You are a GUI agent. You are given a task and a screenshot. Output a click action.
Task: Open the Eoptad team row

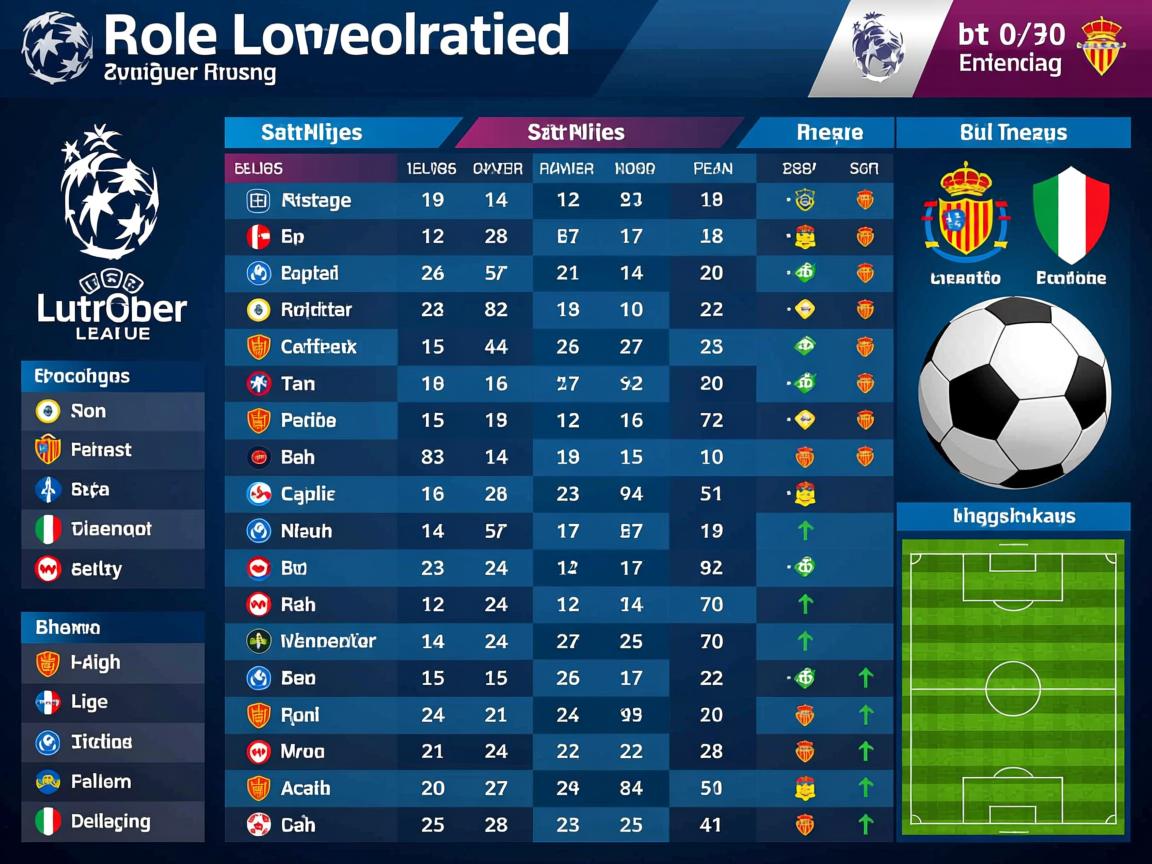point(309,273)
